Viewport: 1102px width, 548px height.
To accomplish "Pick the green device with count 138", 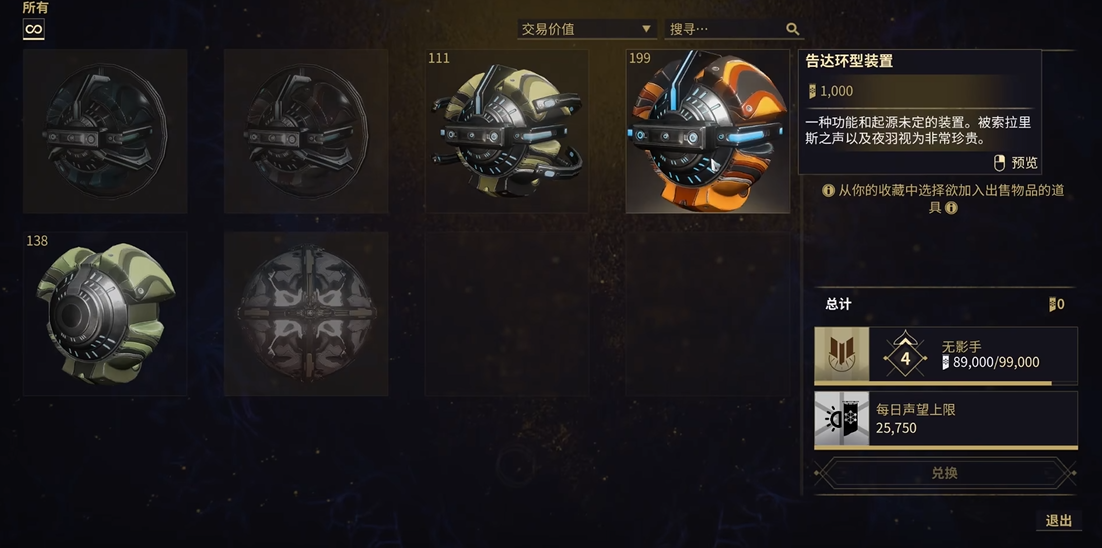I will [x=105, y=313].
